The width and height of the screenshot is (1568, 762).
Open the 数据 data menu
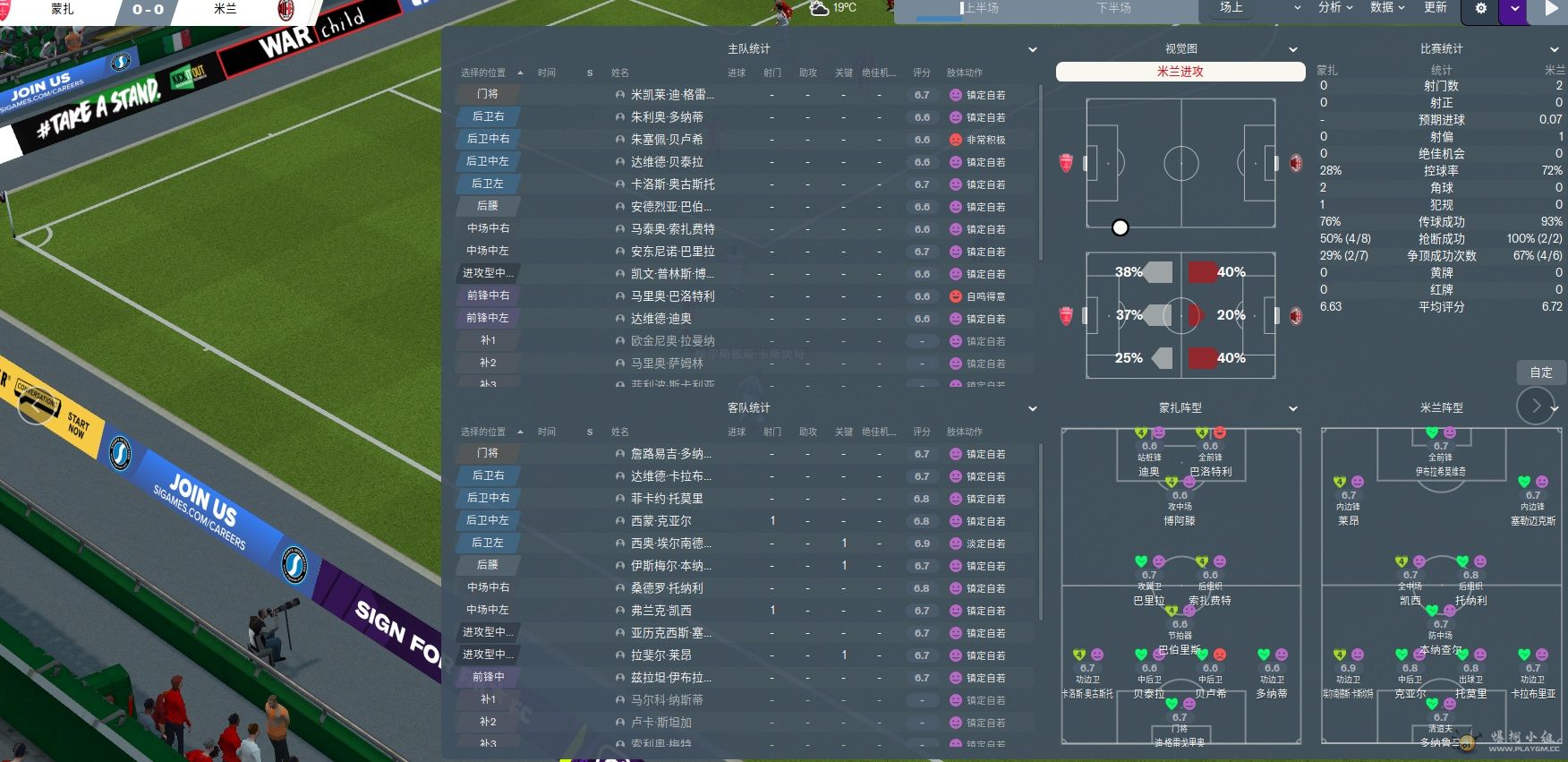[1387, 8]
